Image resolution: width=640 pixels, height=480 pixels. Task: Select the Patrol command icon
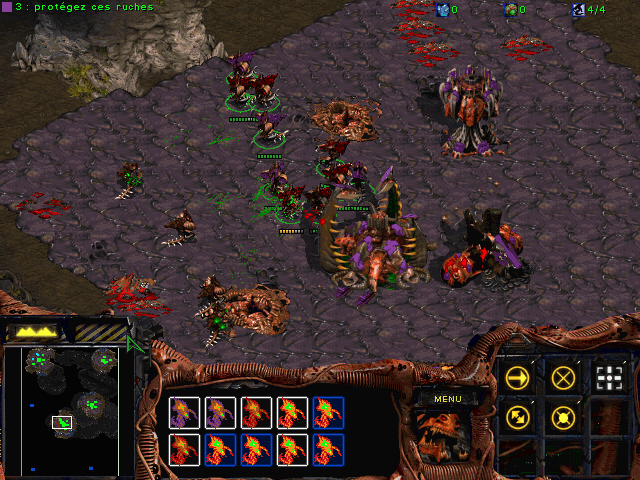coord(517,418)
